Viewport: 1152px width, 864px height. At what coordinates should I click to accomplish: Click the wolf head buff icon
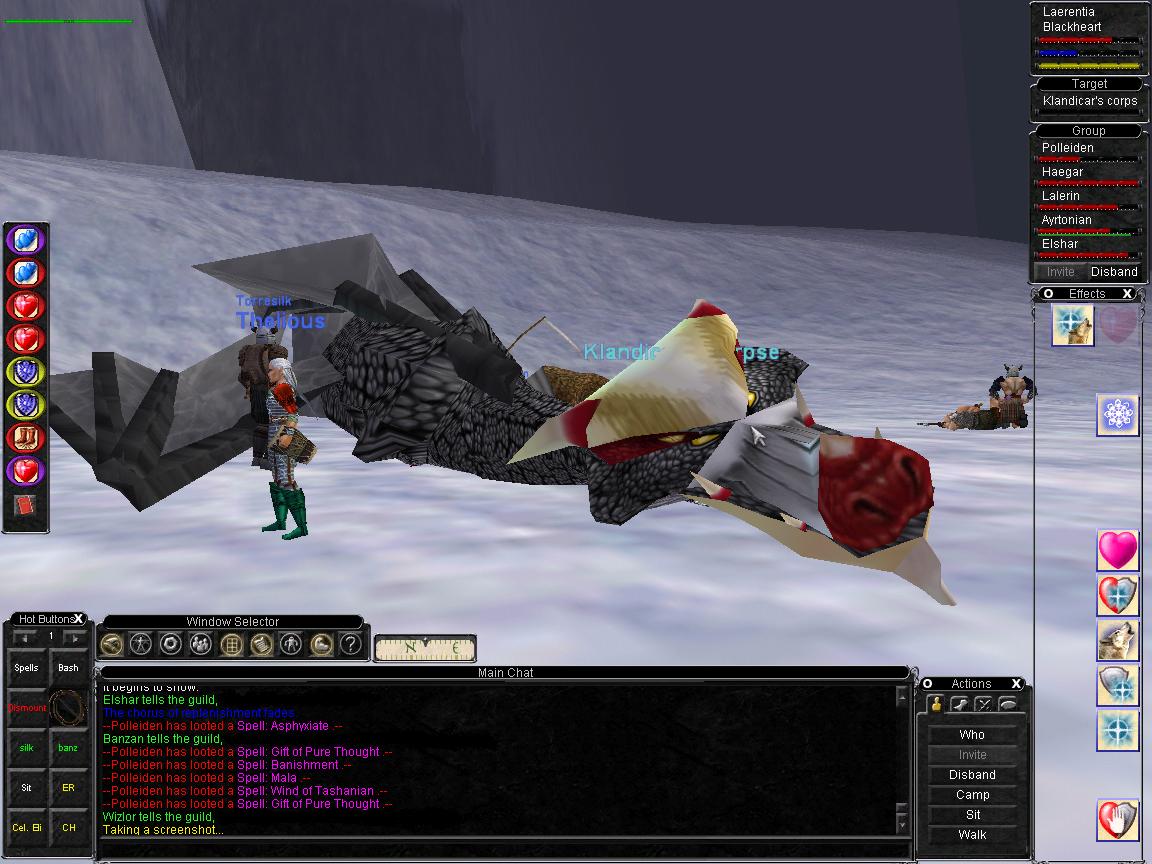(1118, 641)
